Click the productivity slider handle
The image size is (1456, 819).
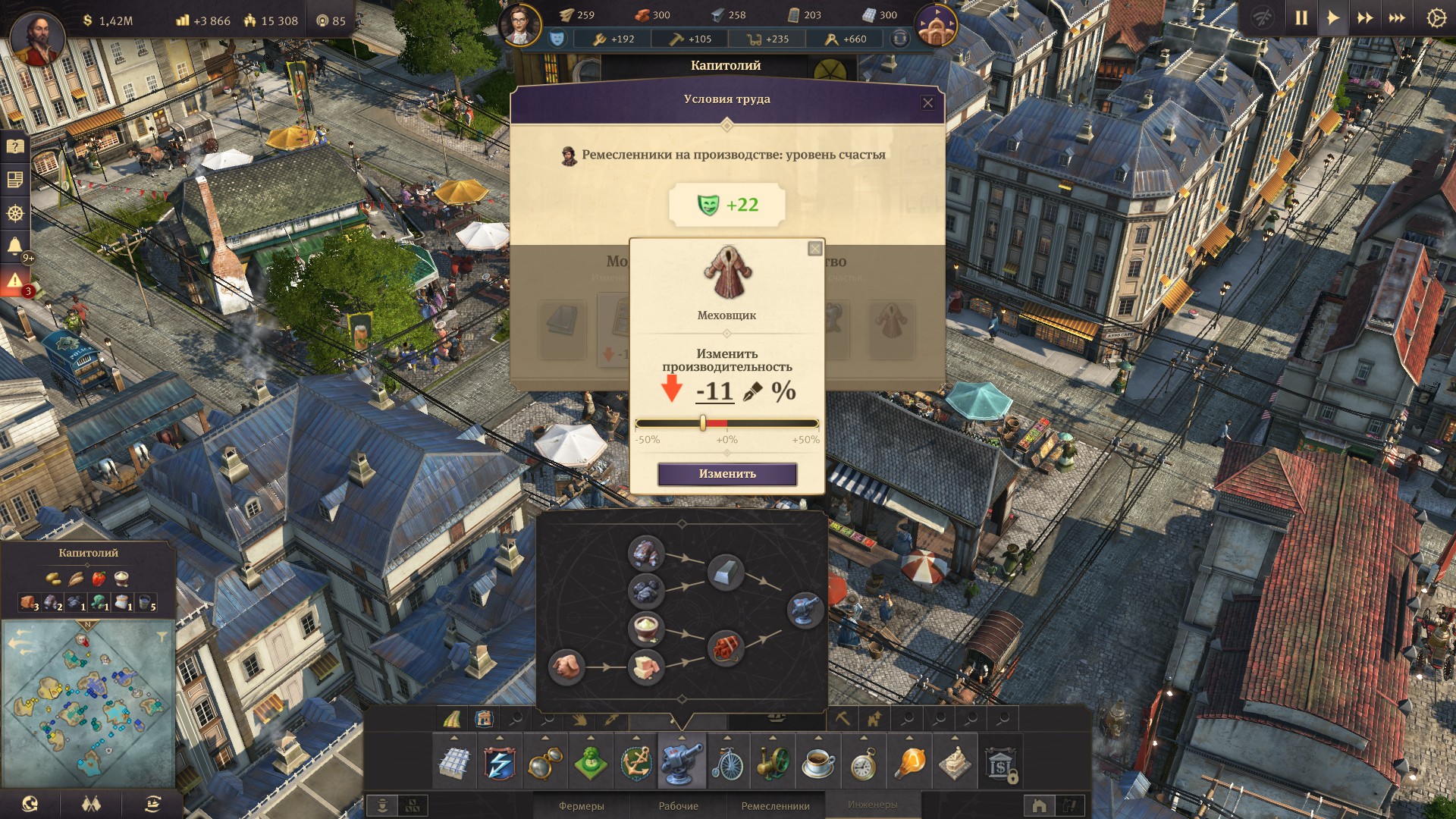[703, 423]
